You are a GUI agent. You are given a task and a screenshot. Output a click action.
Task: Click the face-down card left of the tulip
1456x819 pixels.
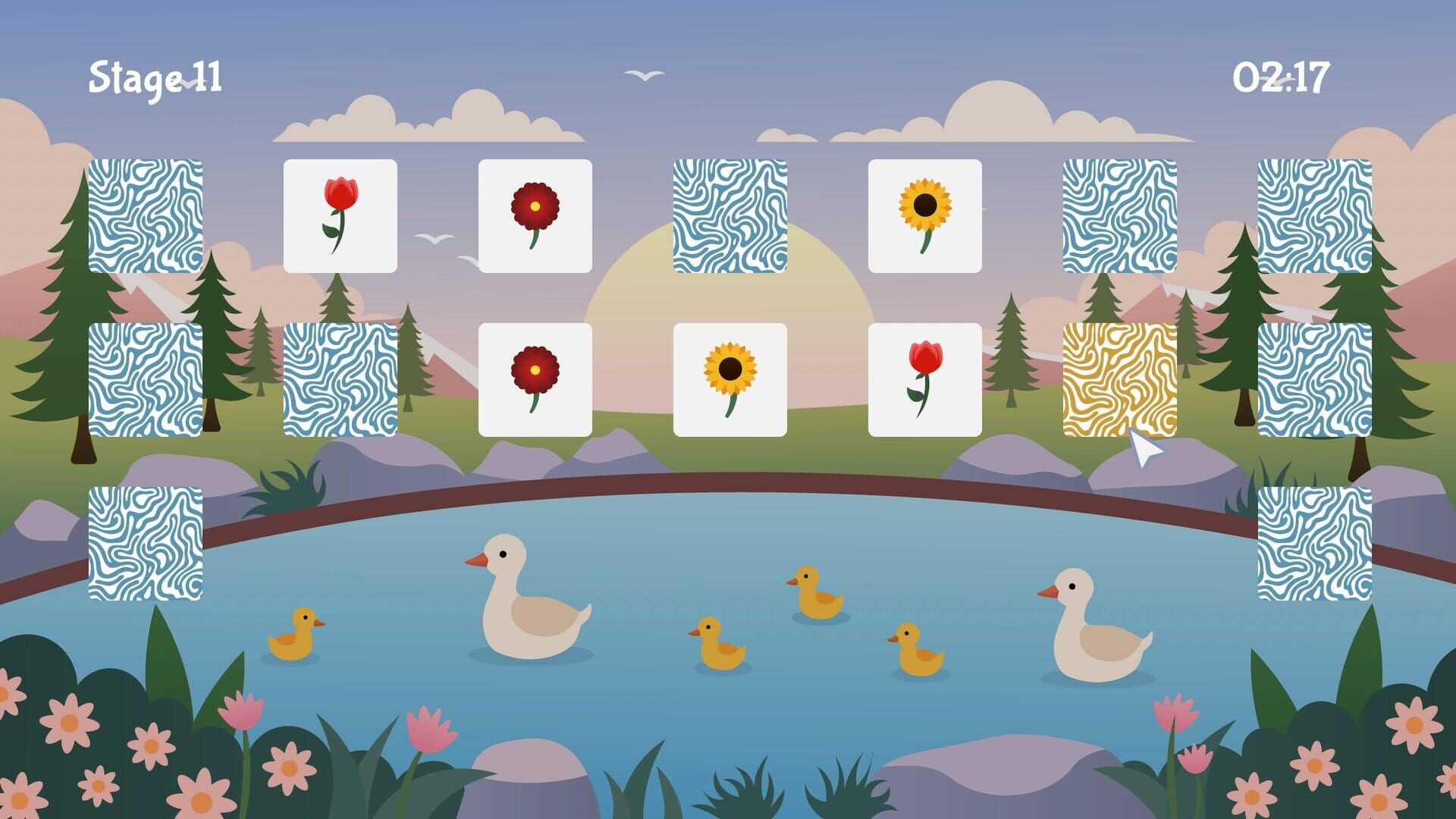pyautogui.click(x=146, y=216)
